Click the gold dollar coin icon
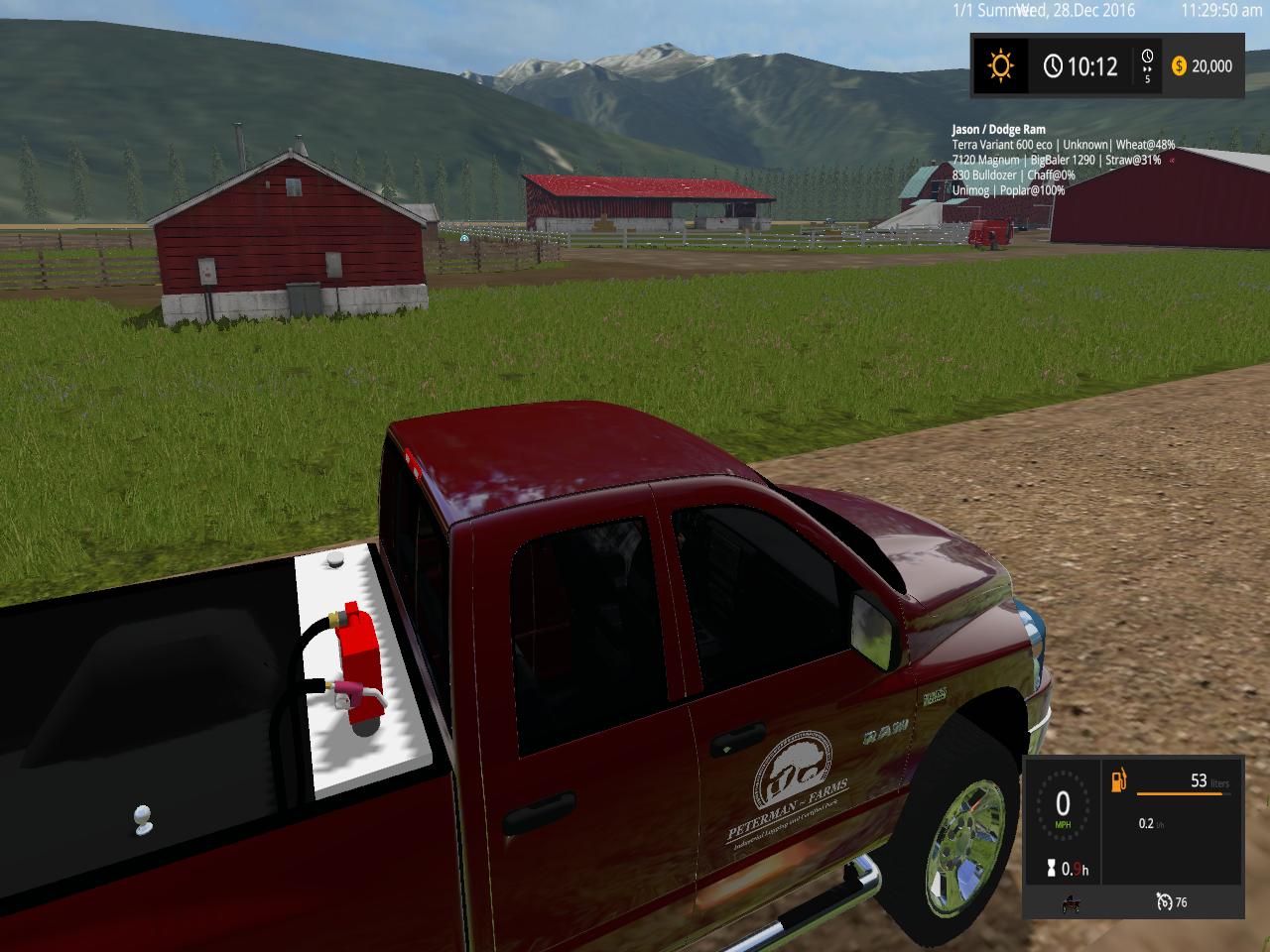Screen dimensions: 1270x952 click(1179, 66)
